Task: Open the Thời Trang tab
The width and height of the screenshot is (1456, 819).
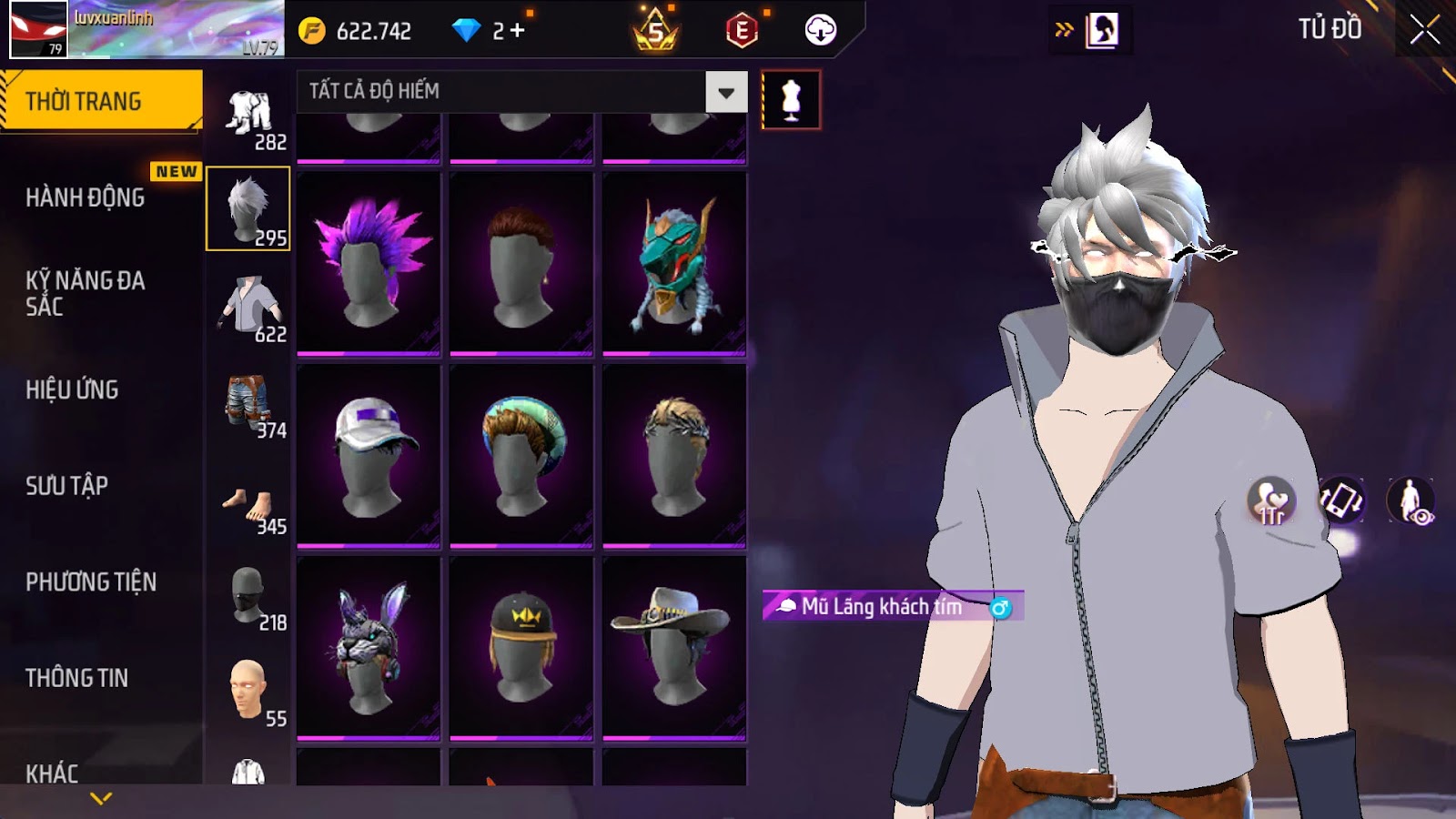Action: 101,101
